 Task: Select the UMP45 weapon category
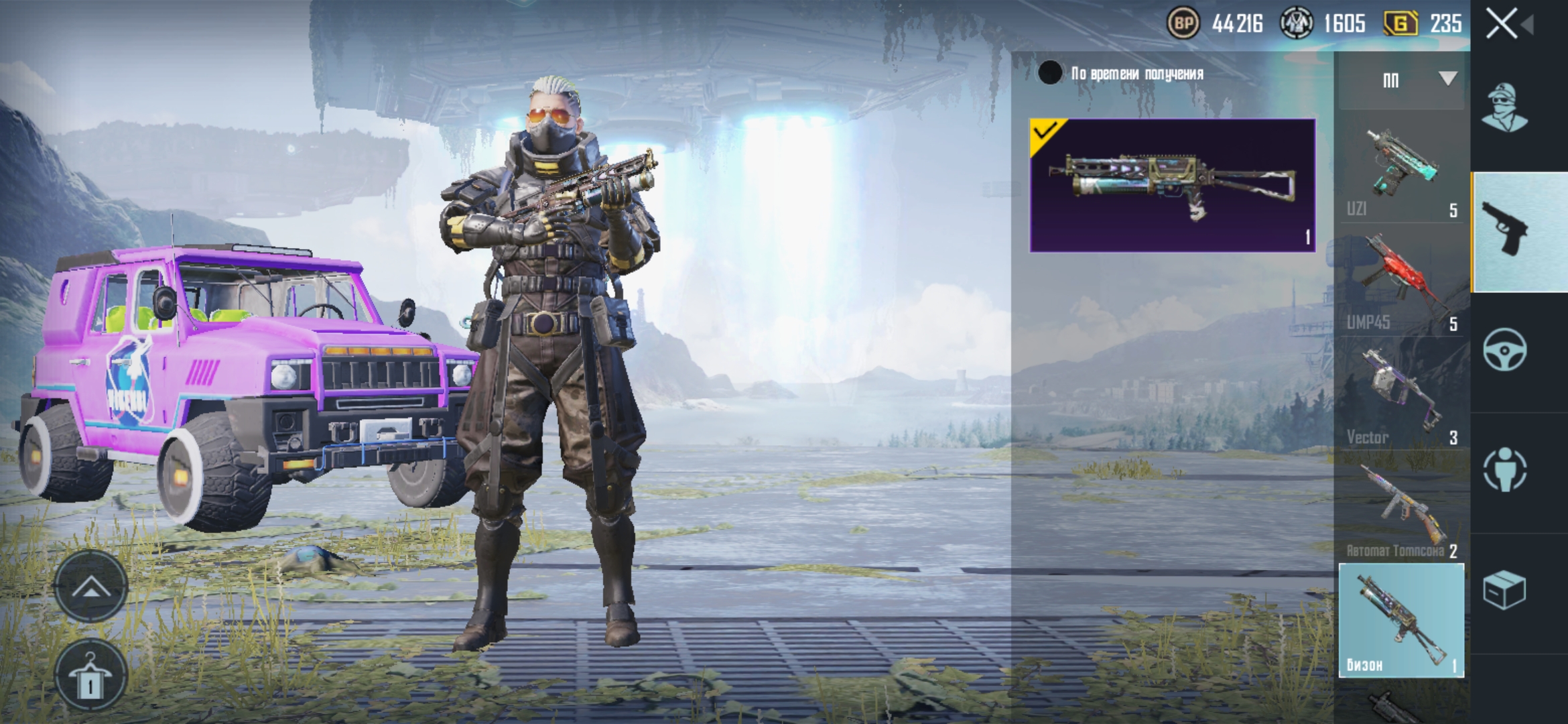(1401, 285)
